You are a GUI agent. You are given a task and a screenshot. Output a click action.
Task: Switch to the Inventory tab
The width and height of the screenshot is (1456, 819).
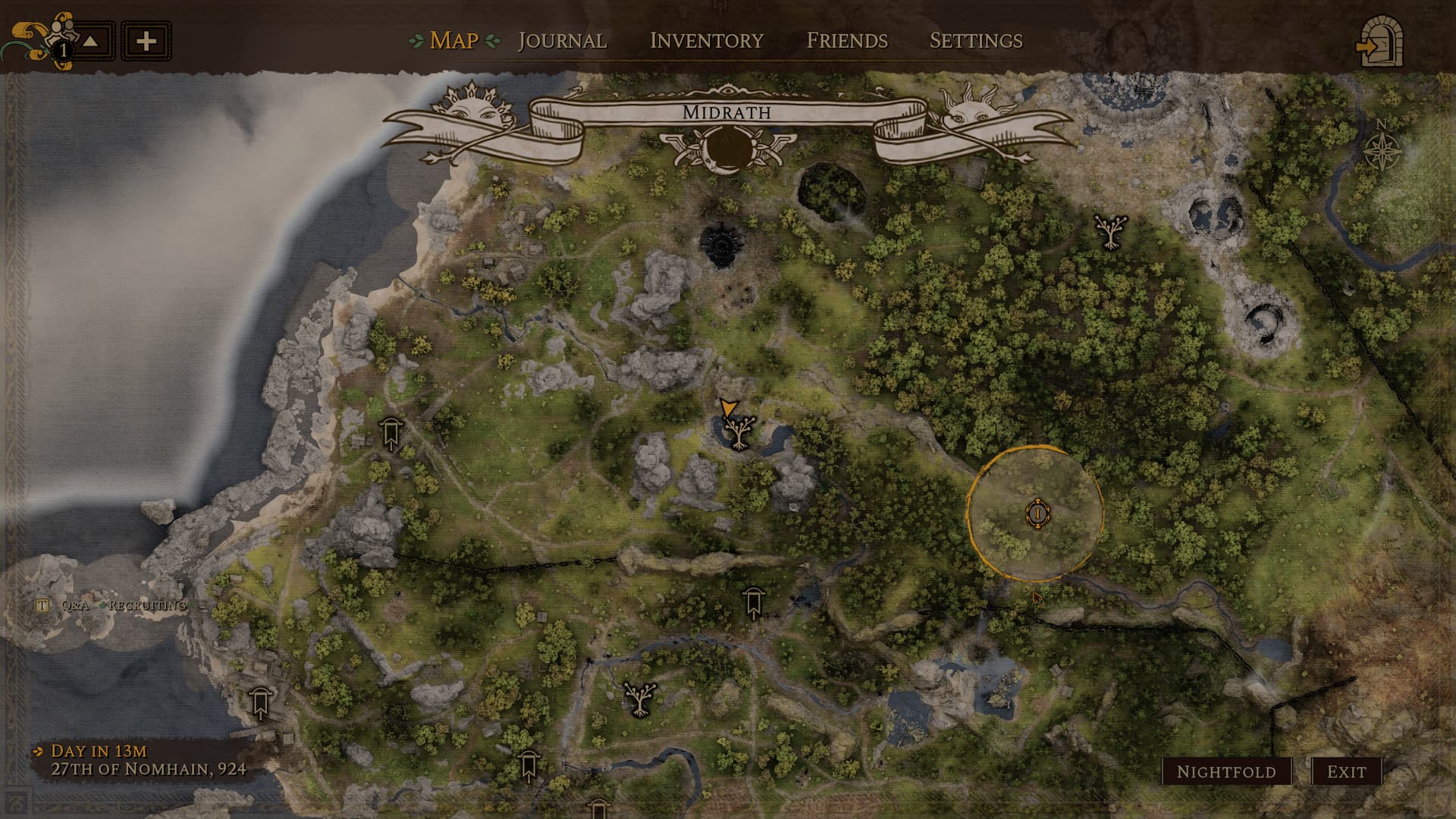pos(706,40)
